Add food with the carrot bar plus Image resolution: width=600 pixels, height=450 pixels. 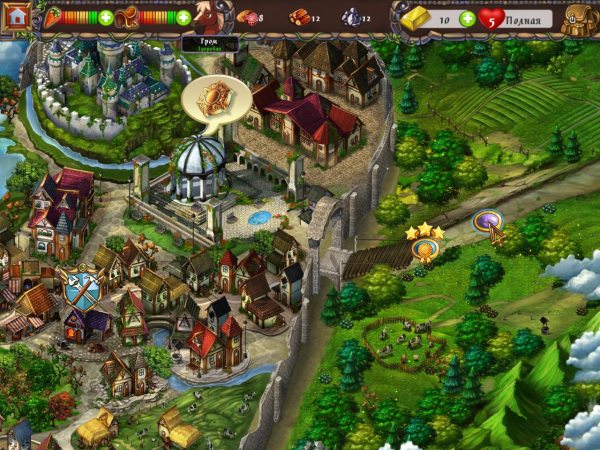(x=106, y=17)
